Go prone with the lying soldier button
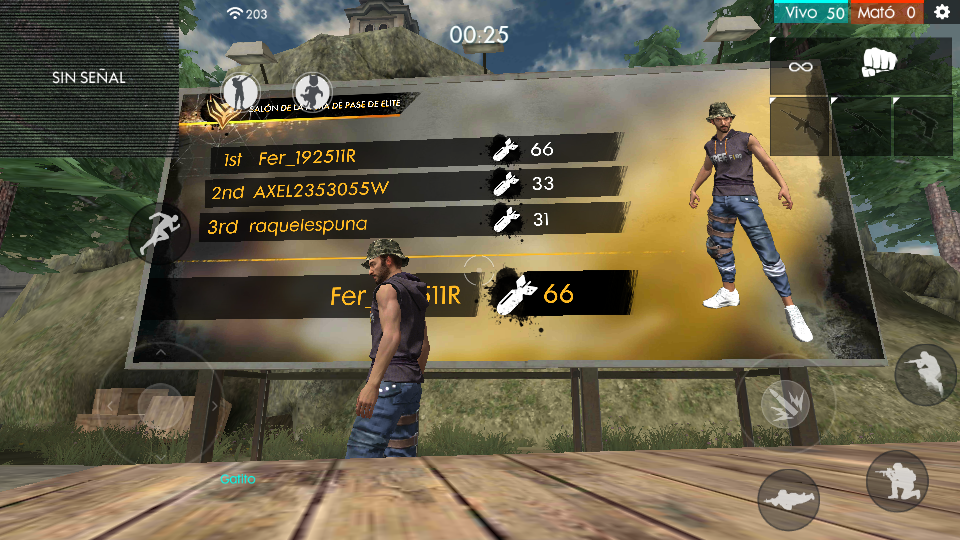Screen dimensions: 960x540 tap(789, 498)
